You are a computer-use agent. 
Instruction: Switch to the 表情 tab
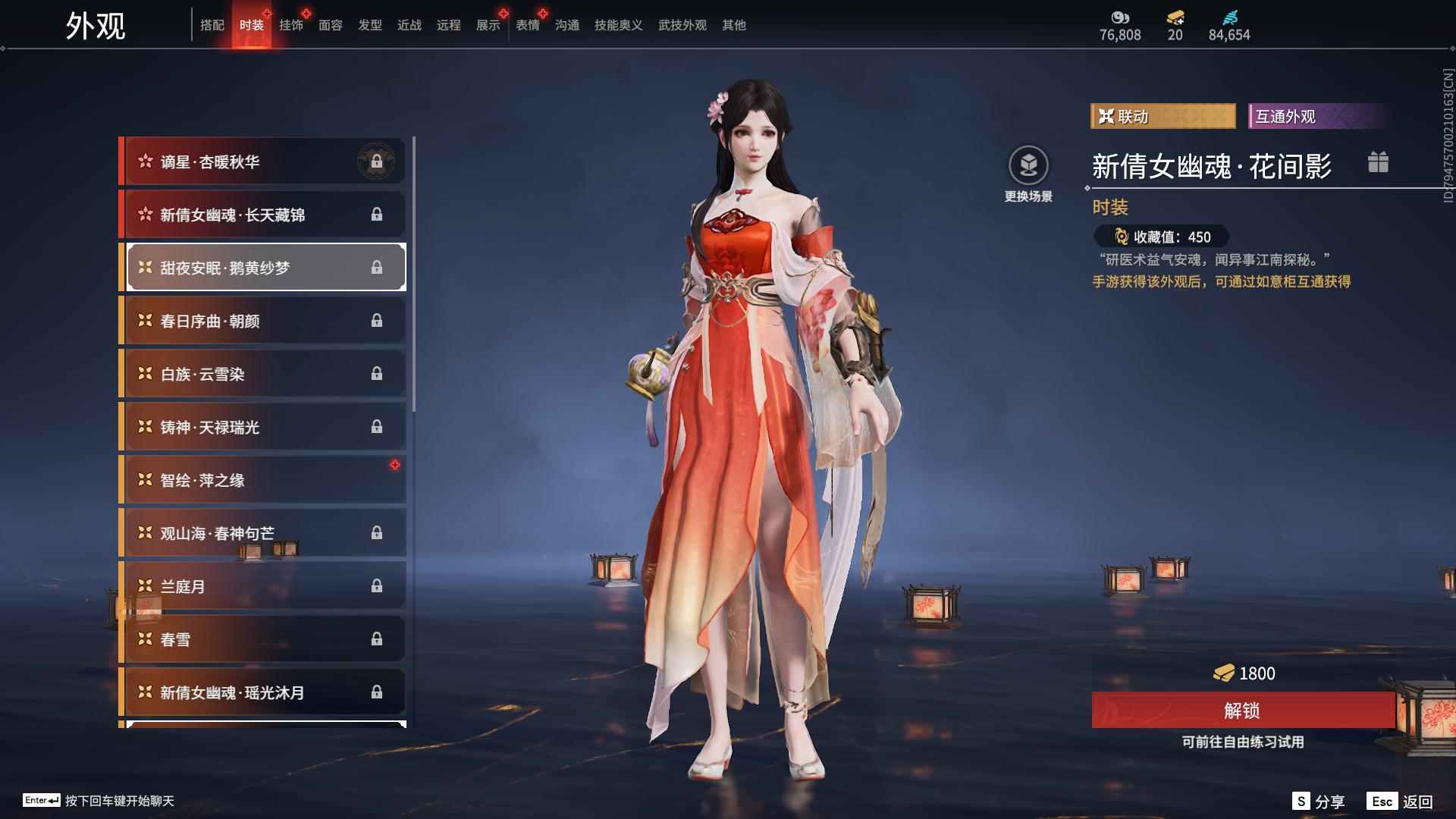pyautogui.click(x=527, y=24)
